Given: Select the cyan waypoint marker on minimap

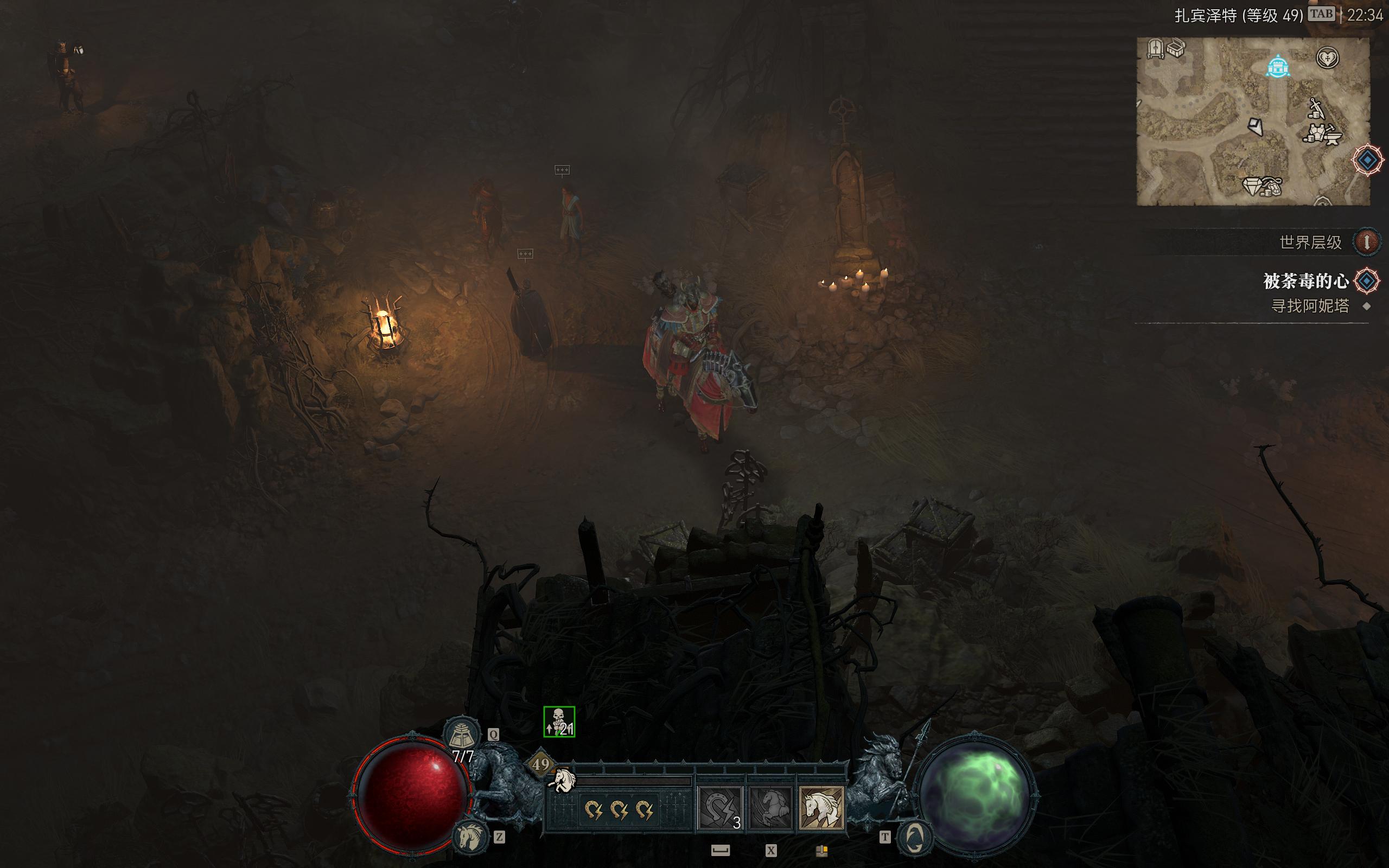Looking at the screenshot, I should (x=1278, y=67).
